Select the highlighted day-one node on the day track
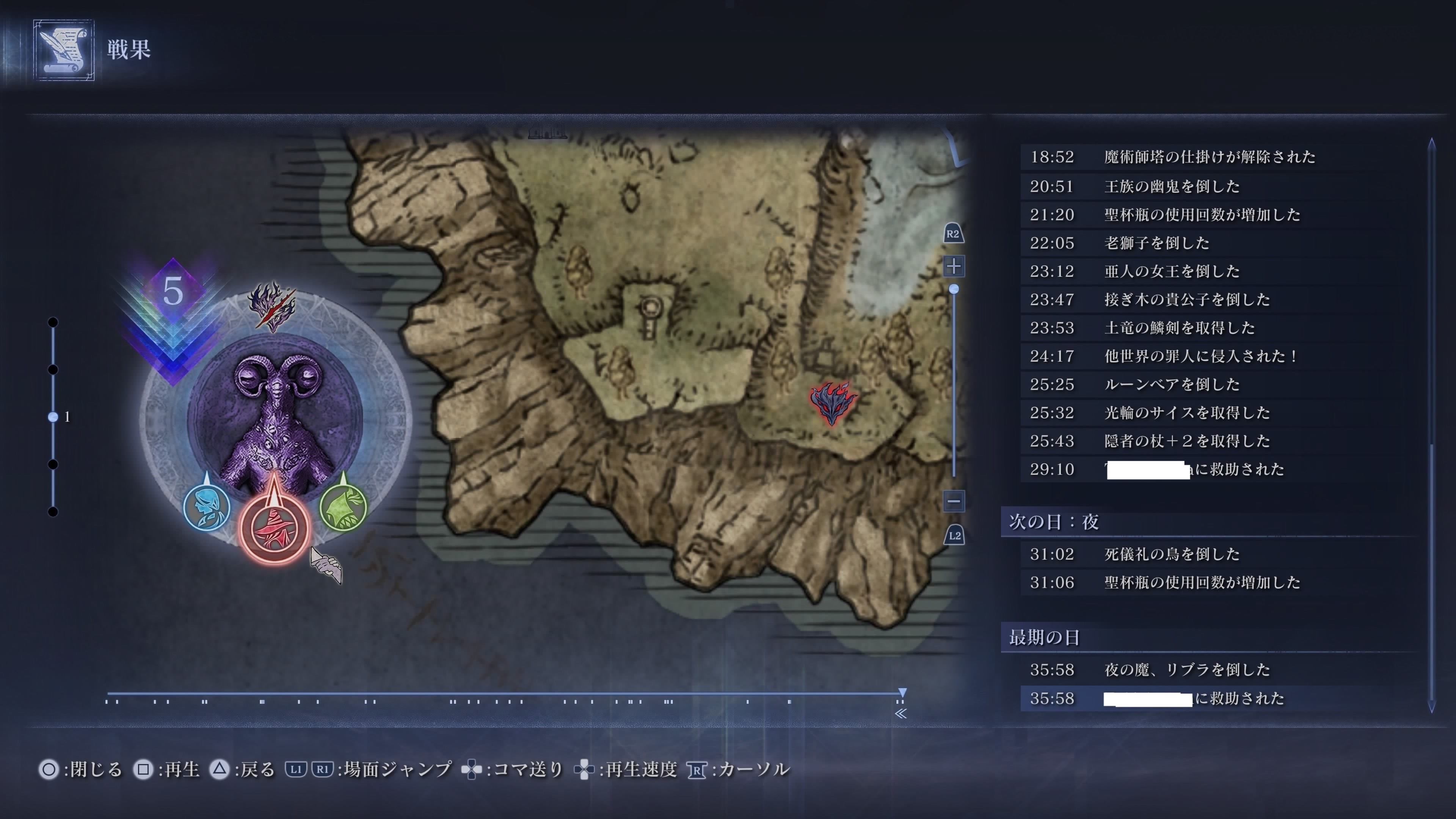Viewport: 1456px width, 819px height. [x=53, y=417]
